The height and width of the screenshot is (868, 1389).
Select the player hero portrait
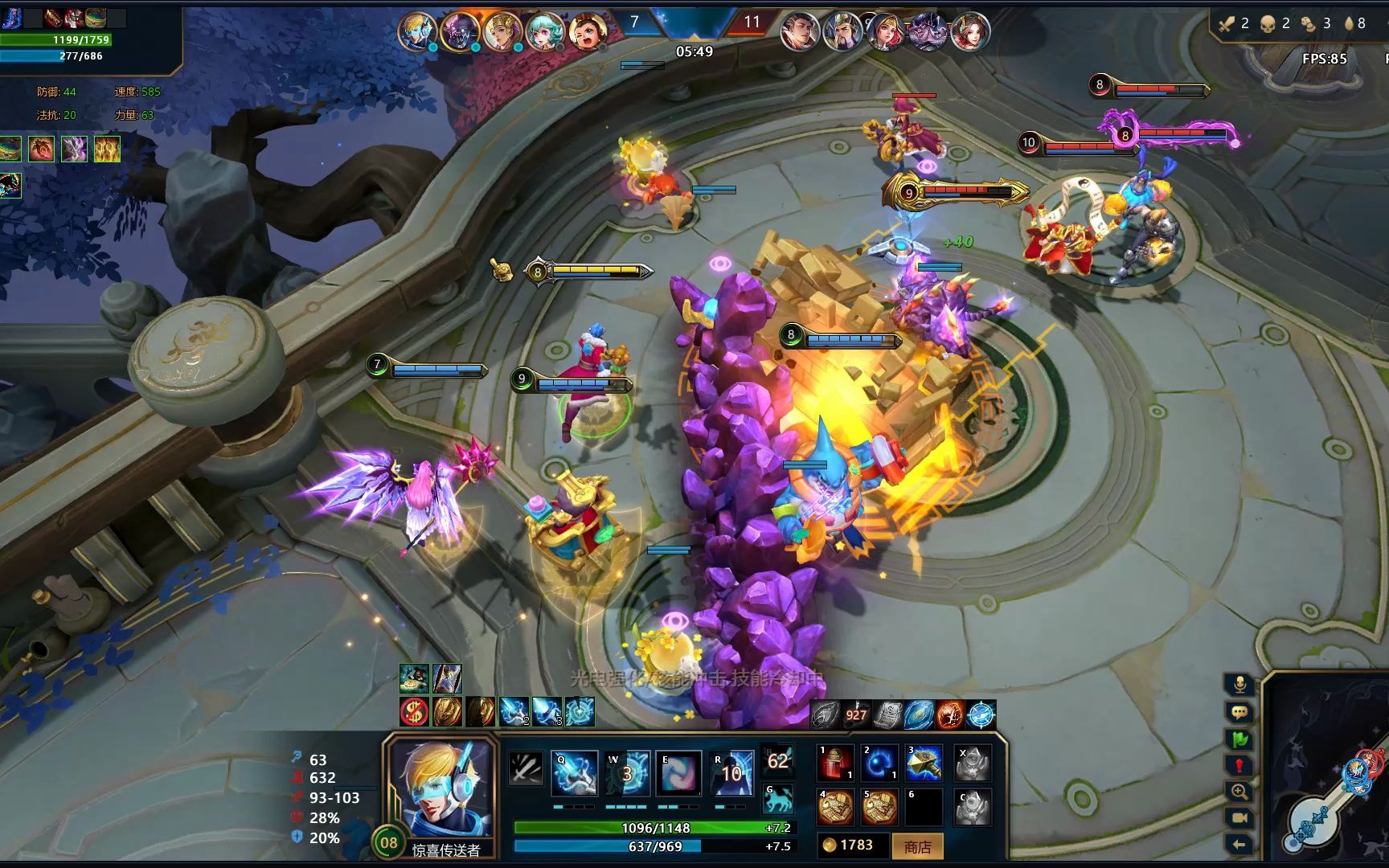click(x=440, y=788)
